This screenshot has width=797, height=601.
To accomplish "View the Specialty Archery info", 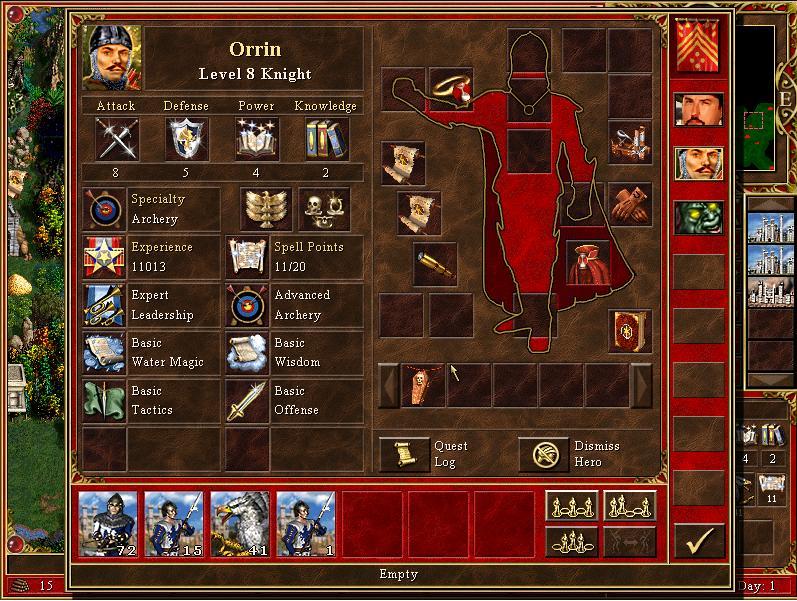I will 104,210.
